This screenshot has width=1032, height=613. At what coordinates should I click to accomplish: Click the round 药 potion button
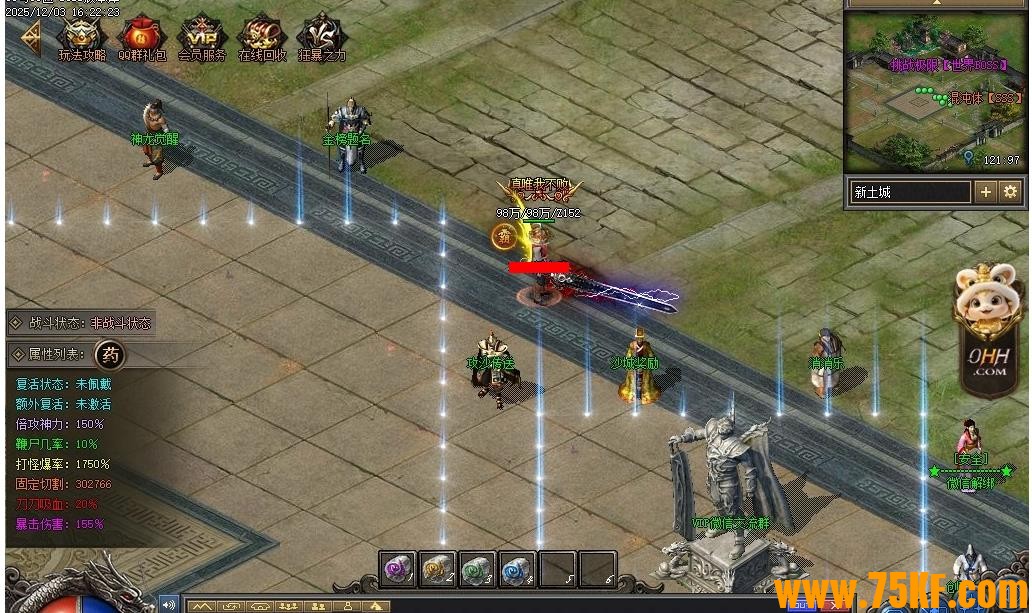(x=109, y=354)
